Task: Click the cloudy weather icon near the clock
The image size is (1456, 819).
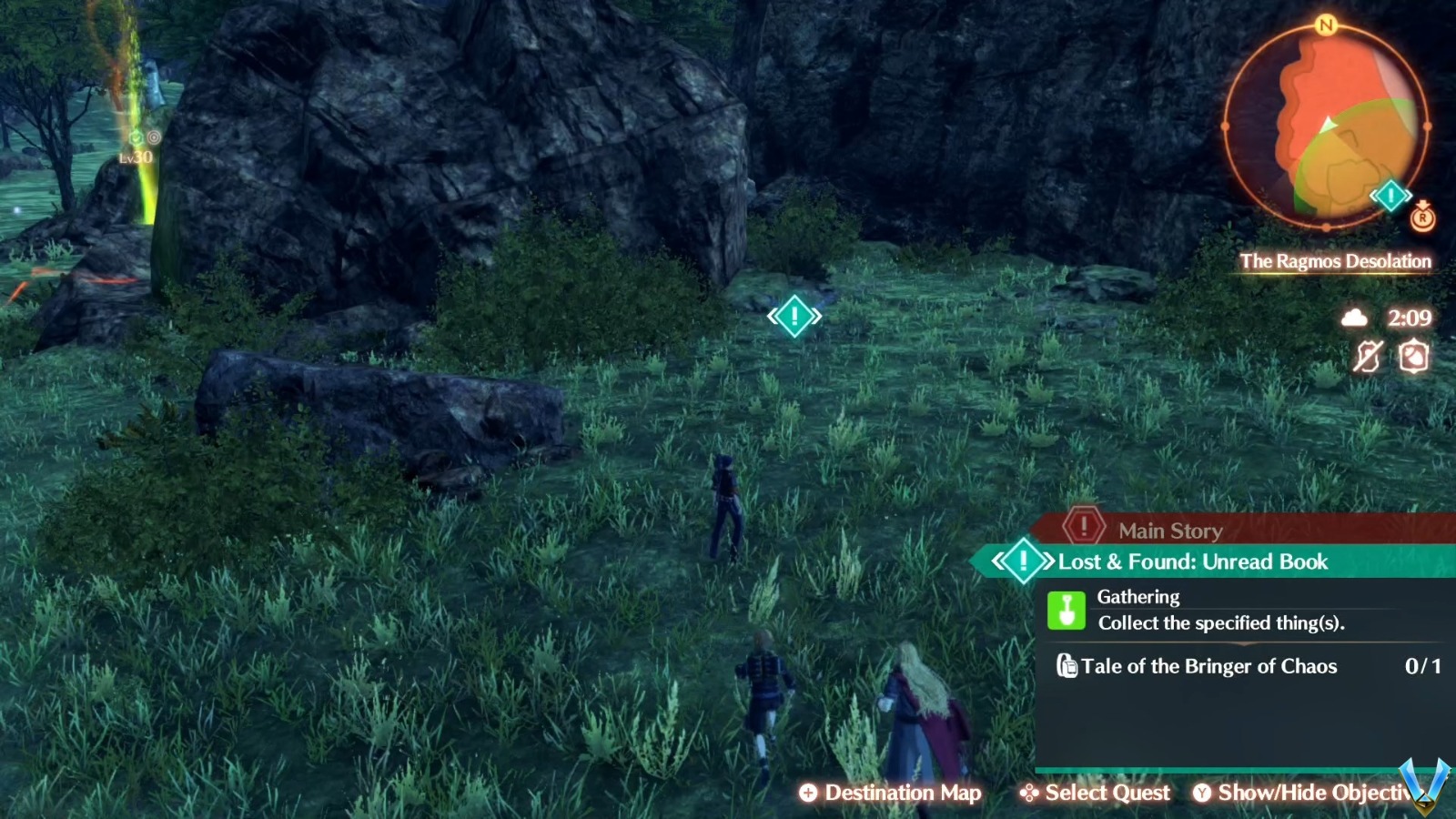Action: 1355,317
